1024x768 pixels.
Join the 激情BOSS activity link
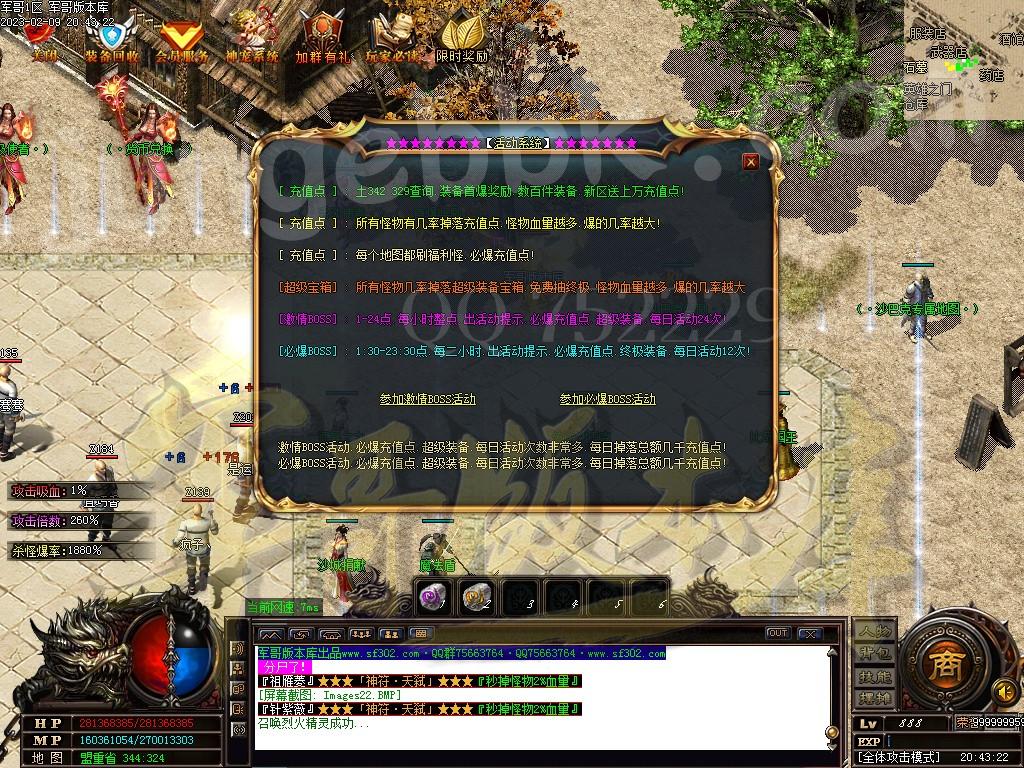tap(427, 399)
